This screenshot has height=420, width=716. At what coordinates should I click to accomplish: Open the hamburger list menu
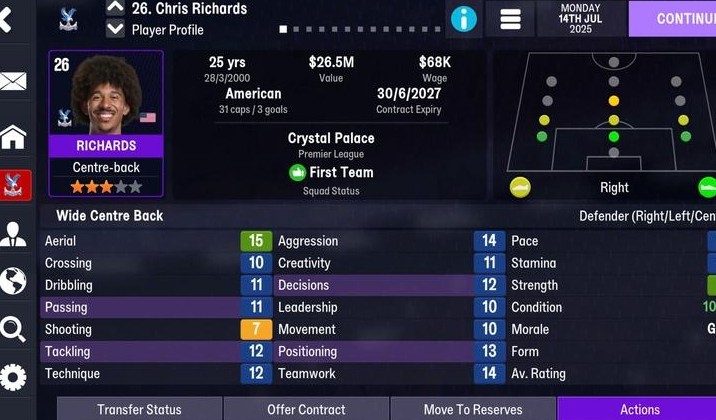(x=510, y=19)
